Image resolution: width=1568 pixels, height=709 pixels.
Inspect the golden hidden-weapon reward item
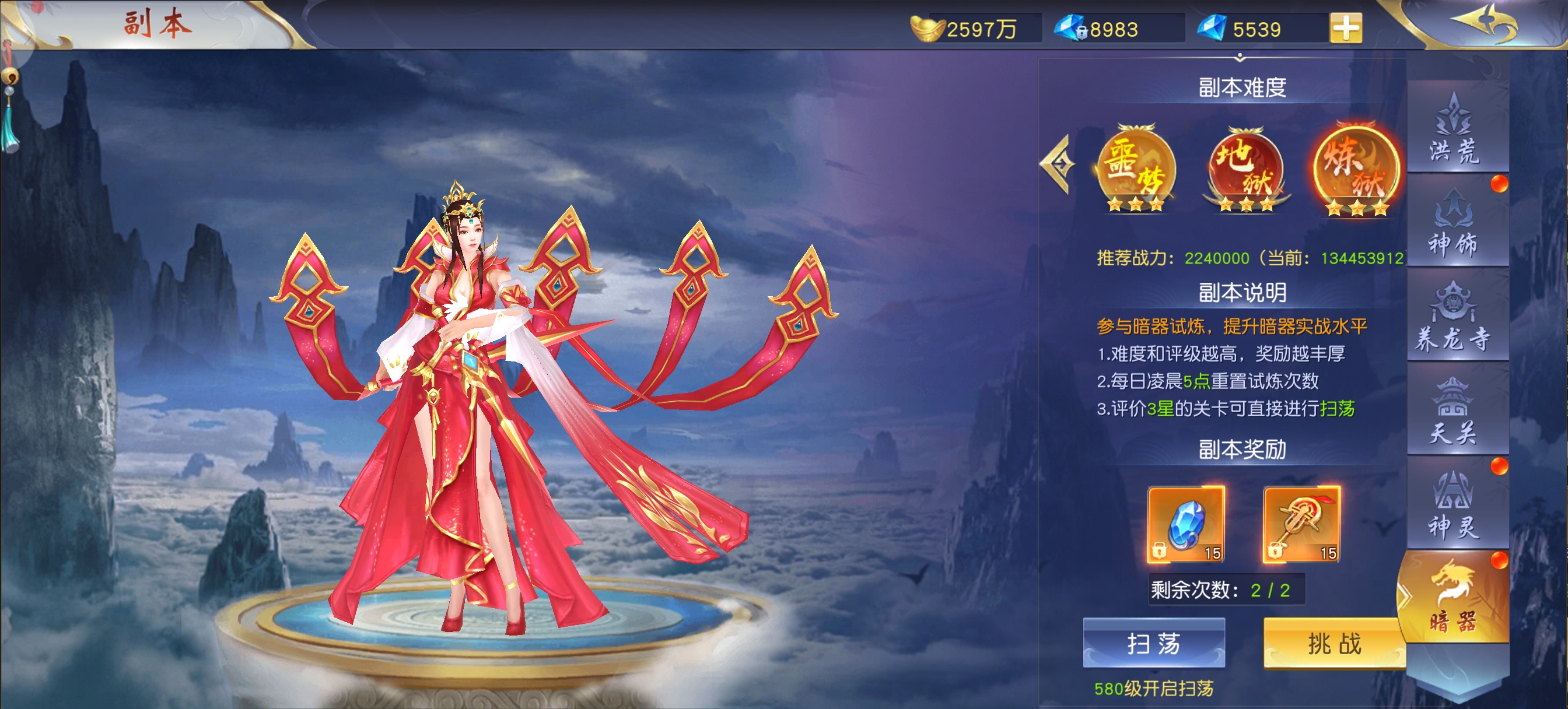1301,524
